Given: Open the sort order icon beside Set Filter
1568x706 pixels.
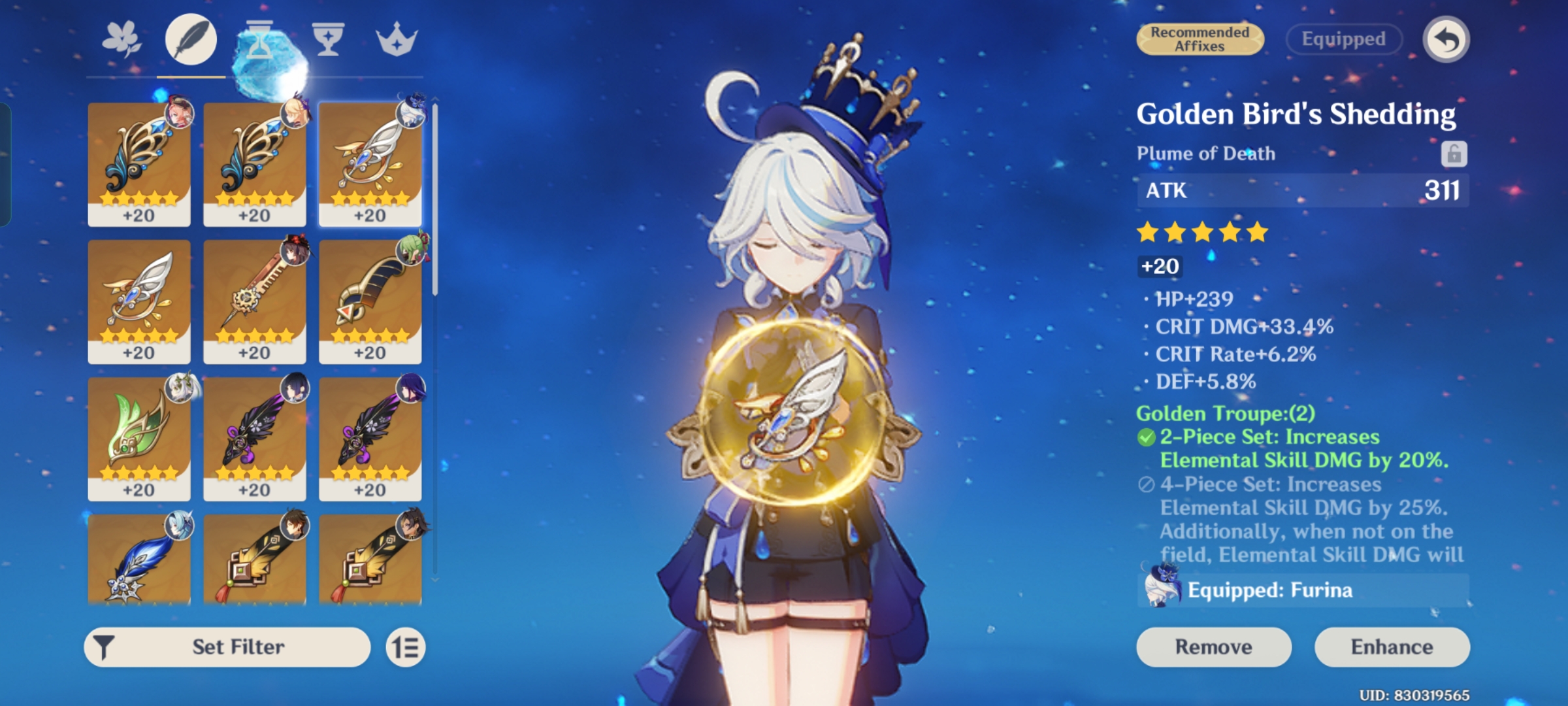Looking at the screenshot, I should pyautogui.click(x=406, y=647).
